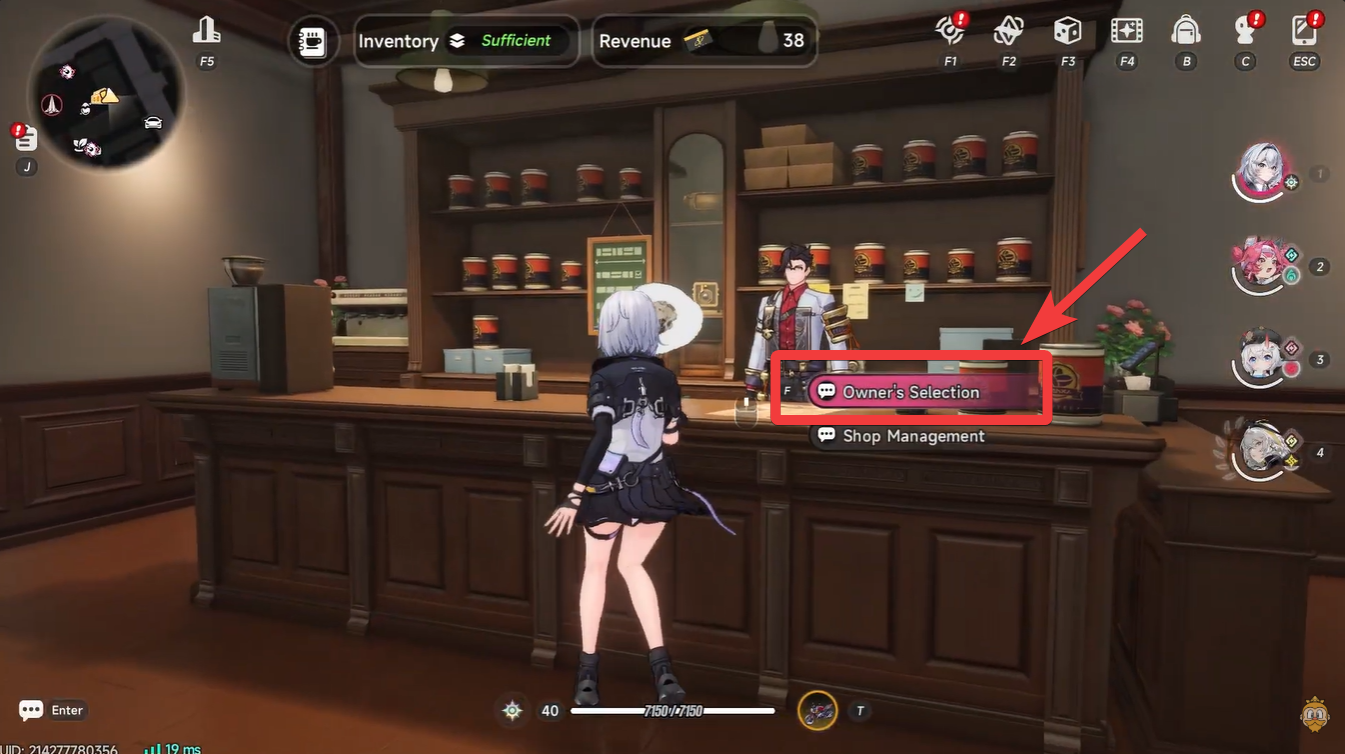The width and height of the screenshot is (1345, 754).
Task: Open the dice minigame icon mapped to F3
Action: (x=1067, y=33)
